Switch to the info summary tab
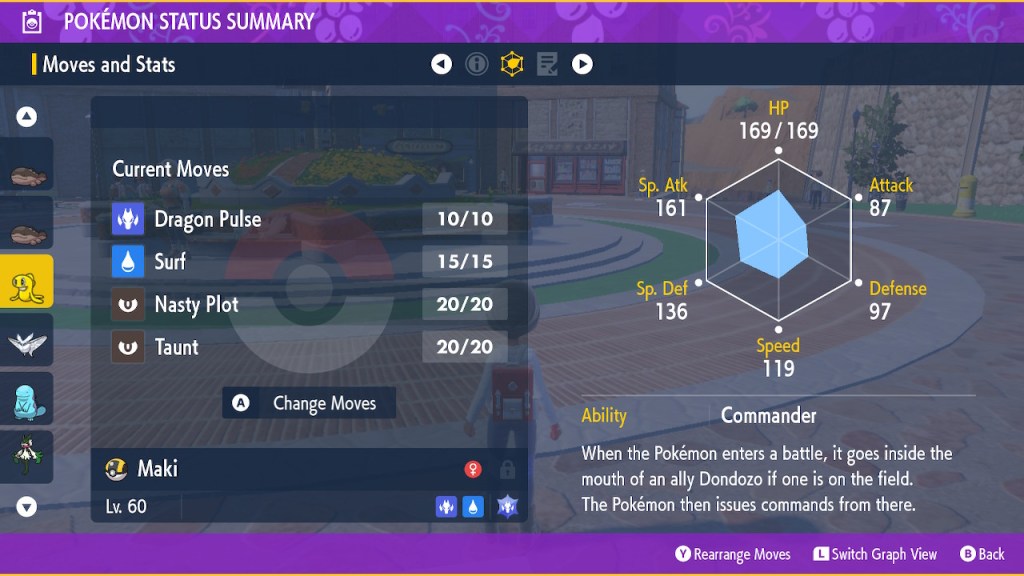The image size is (1024, 576). [477, 65]
